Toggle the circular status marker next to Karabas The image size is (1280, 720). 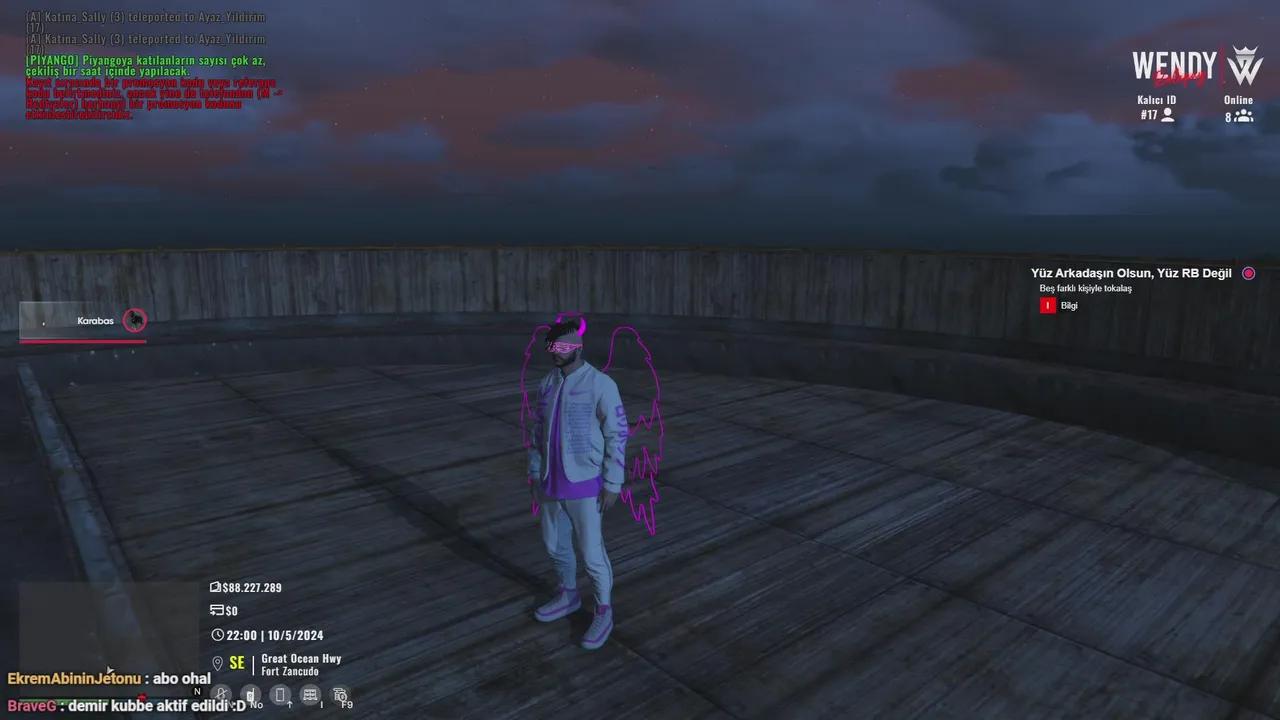(x=135, y=320)
